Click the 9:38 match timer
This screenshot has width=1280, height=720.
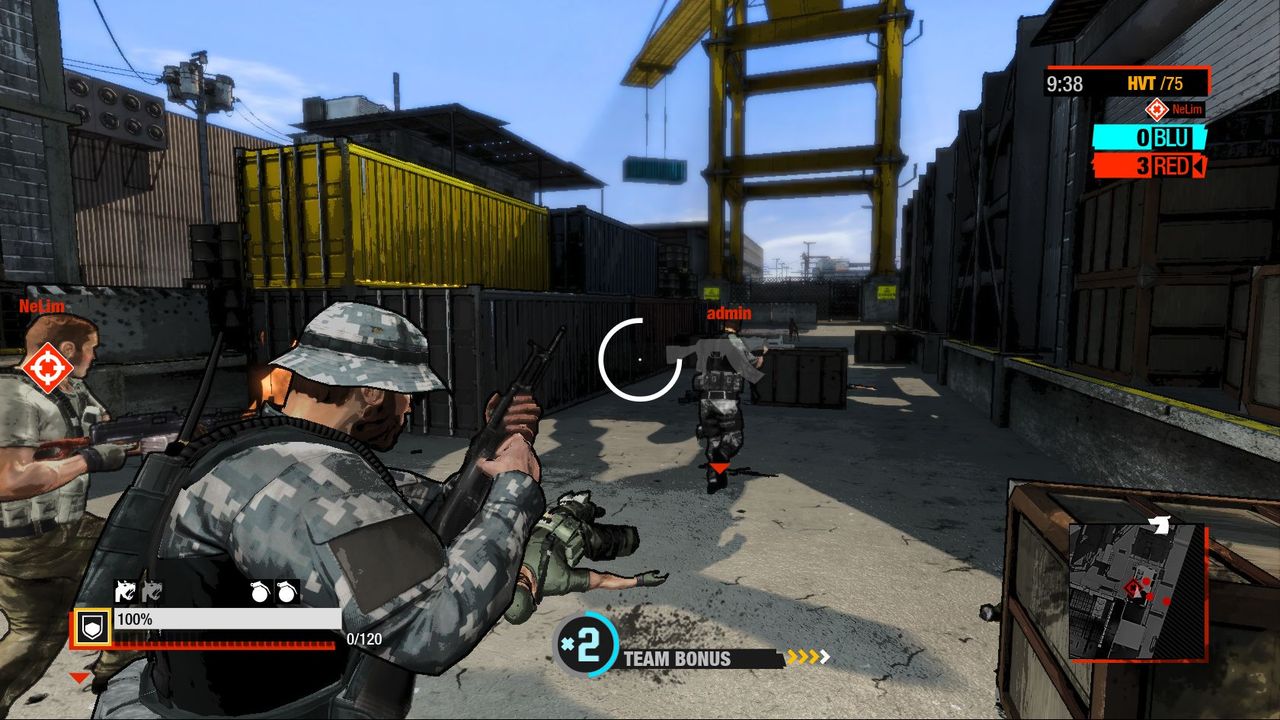click(1064, 82)
